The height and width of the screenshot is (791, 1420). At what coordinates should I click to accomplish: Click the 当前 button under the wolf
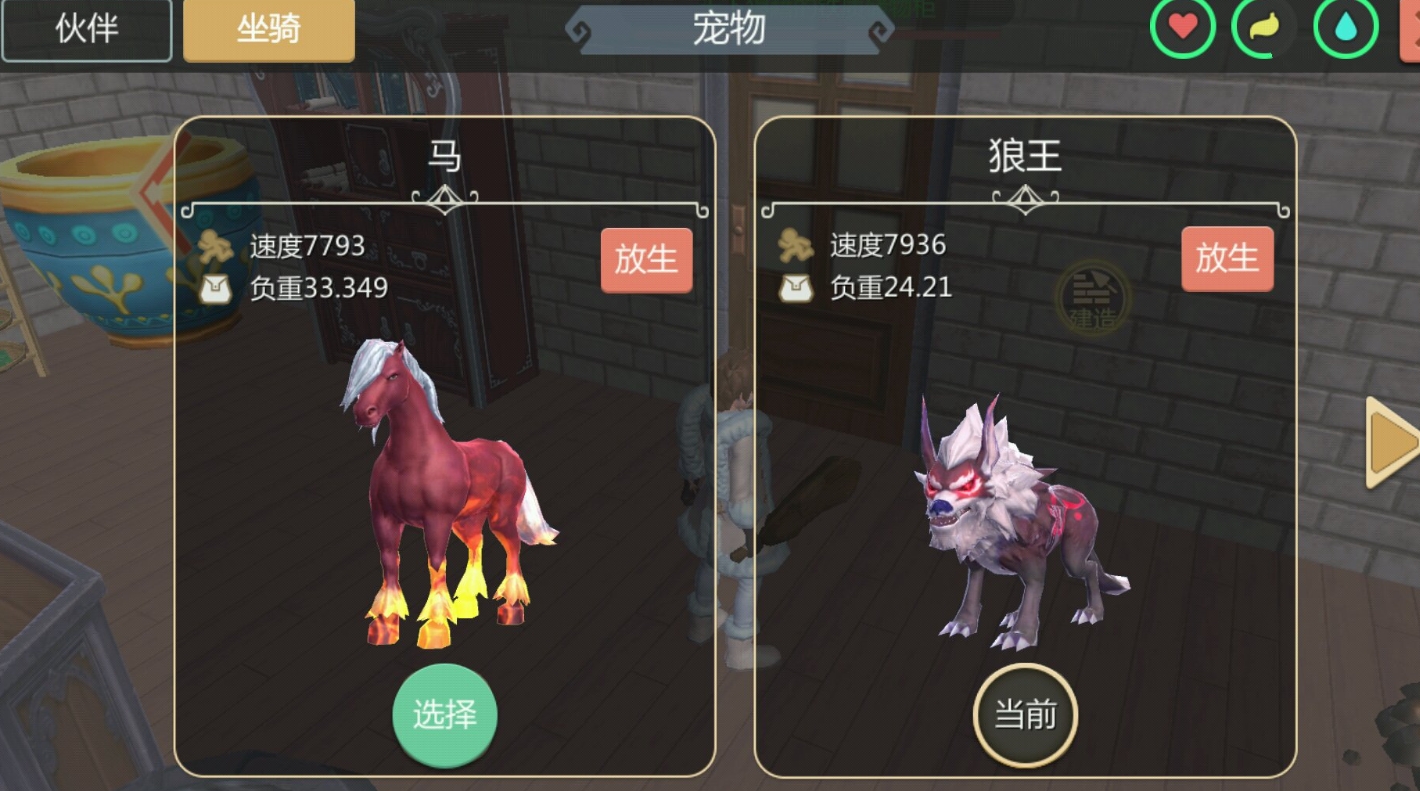pos(1024,713)
